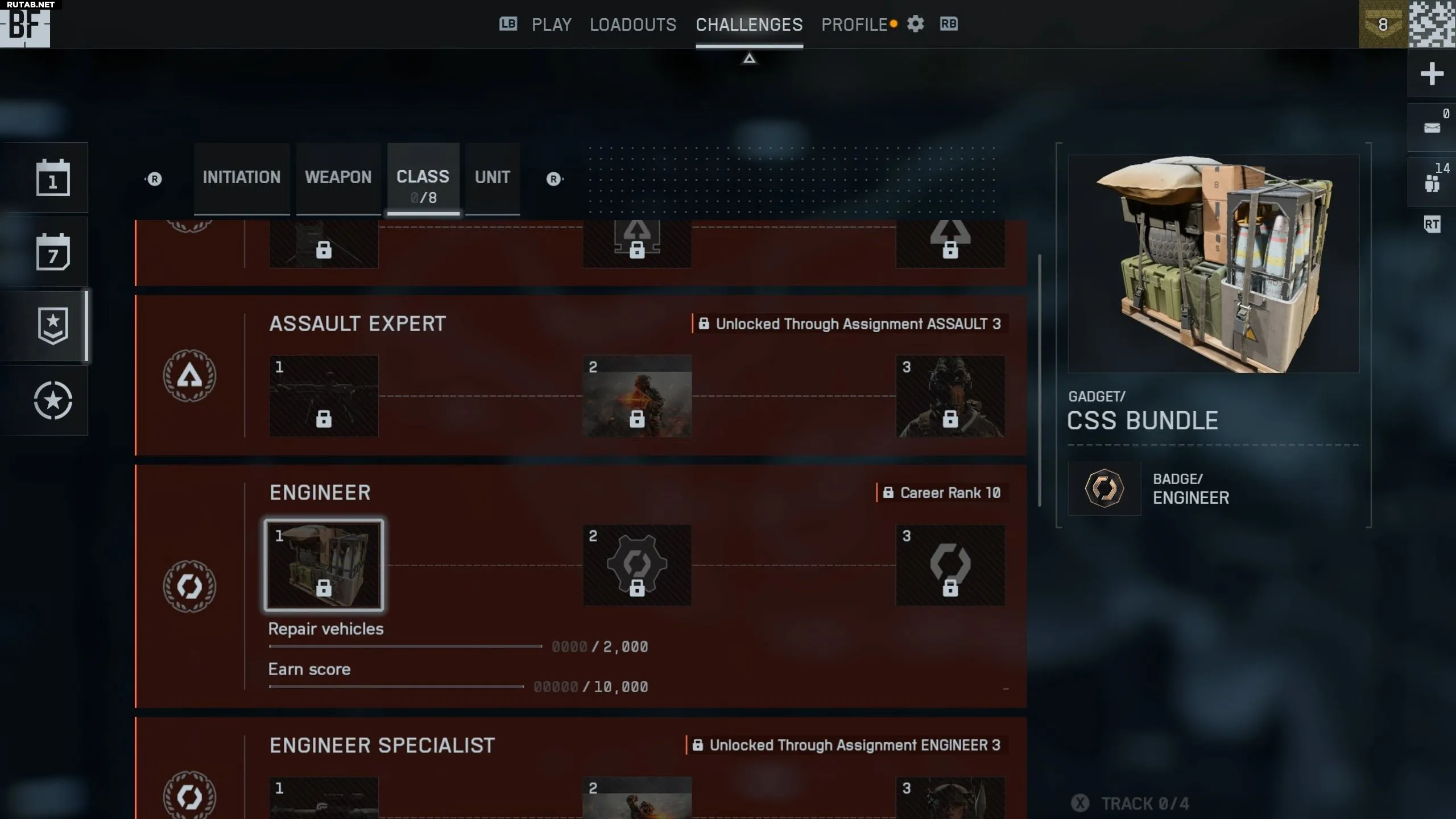Open the Profile page
The width and height of the screenshot is (1456, 819).
tap(854, 24)
